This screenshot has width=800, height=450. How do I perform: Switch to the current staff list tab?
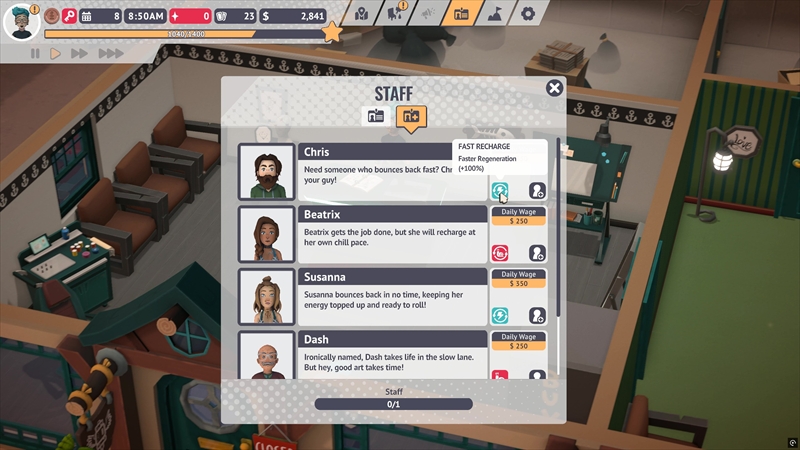376,116
